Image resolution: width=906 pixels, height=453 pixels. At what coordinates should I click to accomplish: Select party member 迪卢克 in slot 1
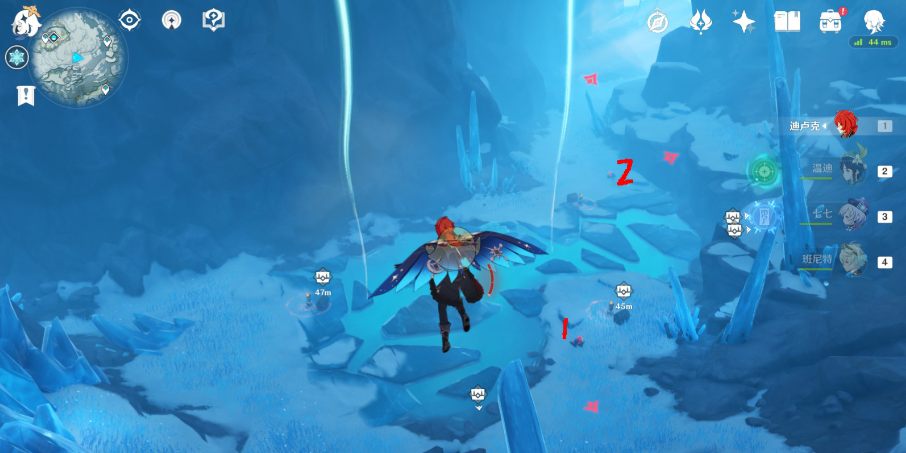(x=846, y=126)
